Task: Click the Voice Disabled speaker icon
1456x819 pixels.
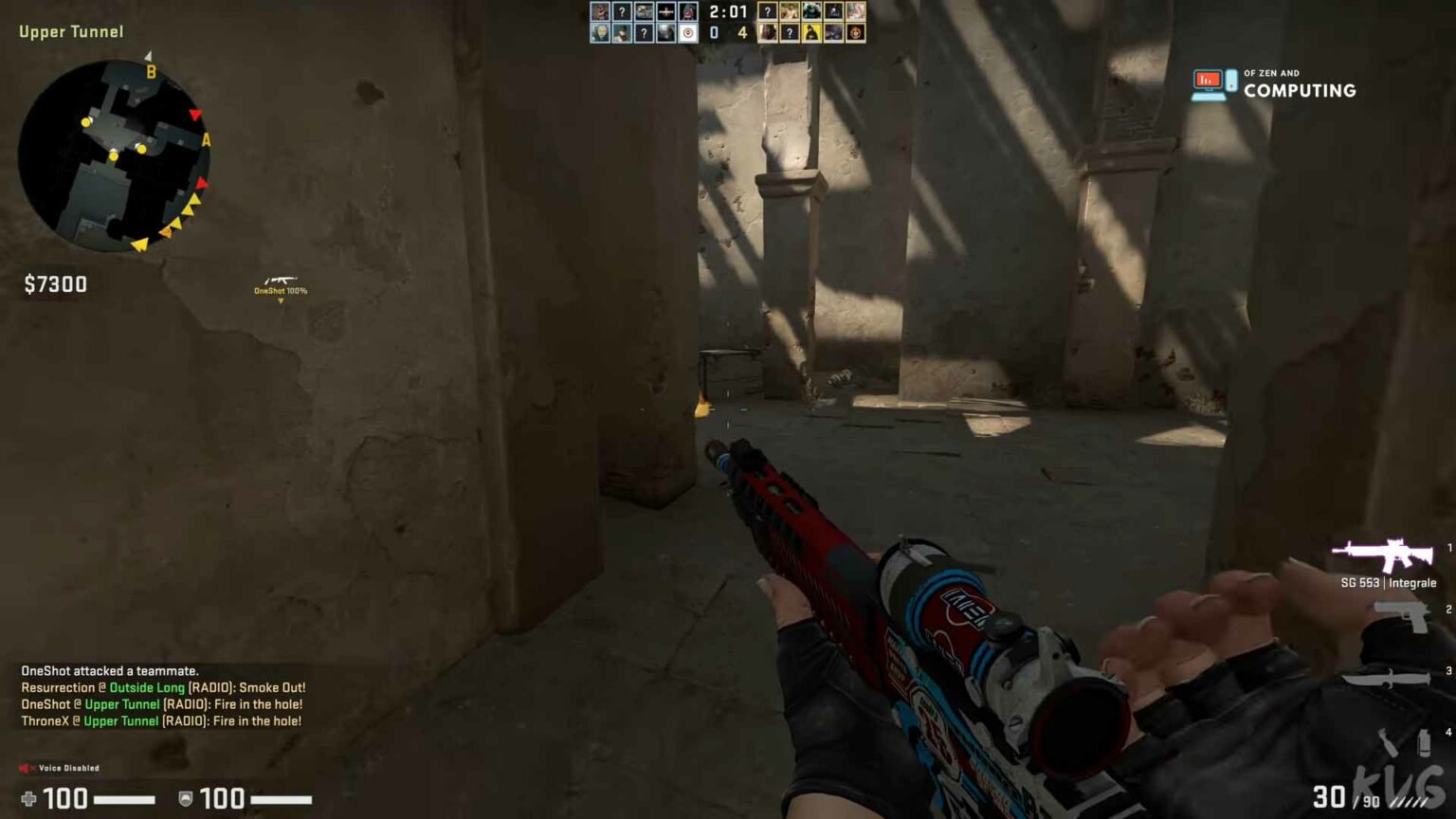Action: click(x=27, y=768)
